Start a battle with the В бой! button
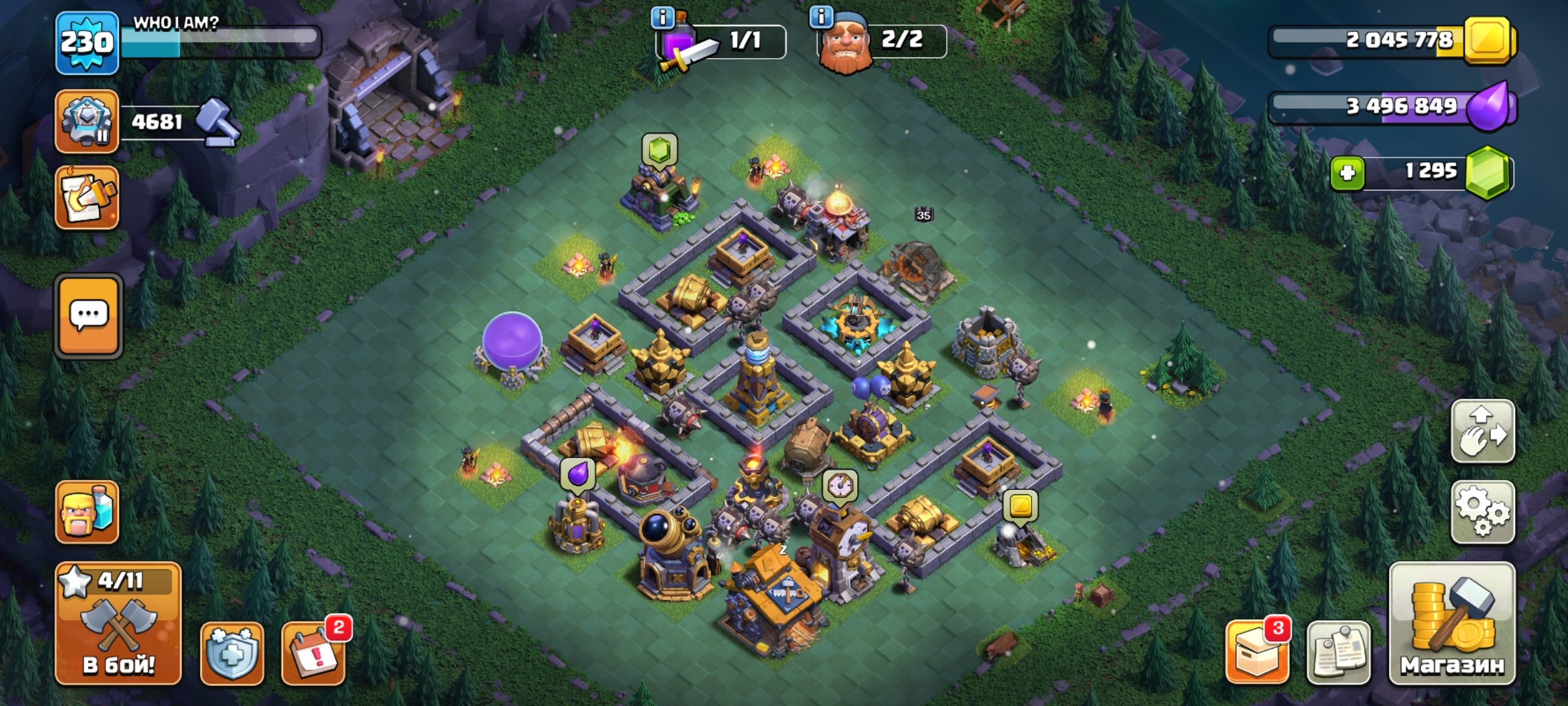 click(x=118, y=623)
